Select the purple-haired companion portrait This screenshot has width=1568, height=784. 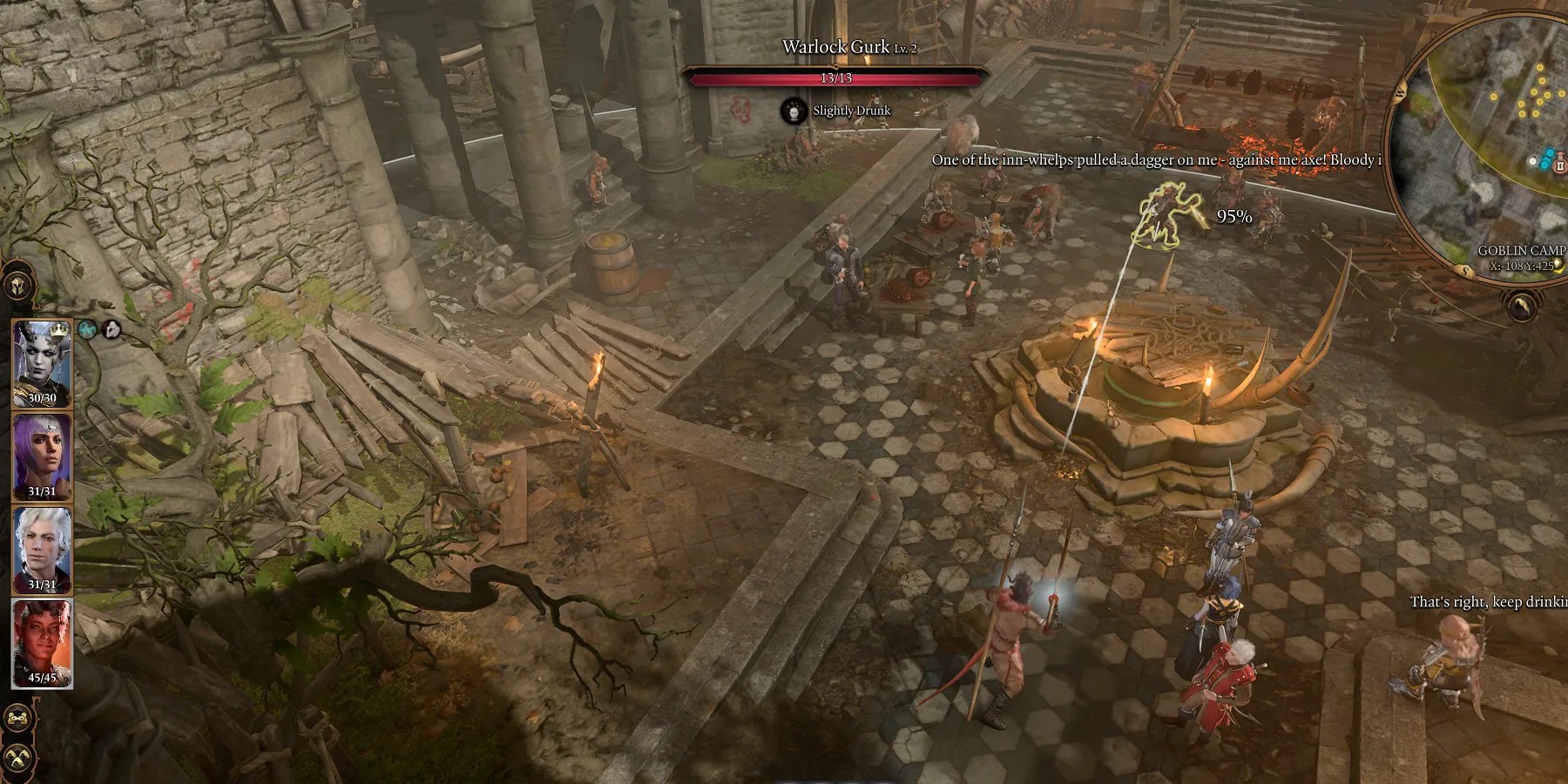tap(41, 456)
